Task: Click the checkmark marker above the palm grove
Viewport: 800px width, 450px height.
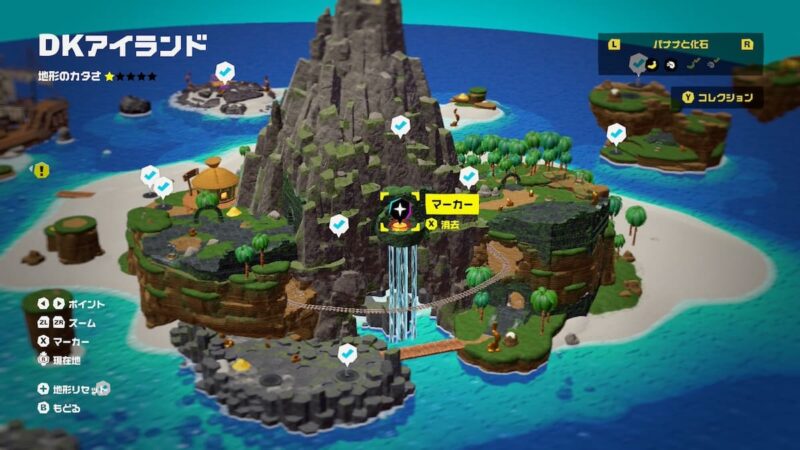Action: coord(468,177)
